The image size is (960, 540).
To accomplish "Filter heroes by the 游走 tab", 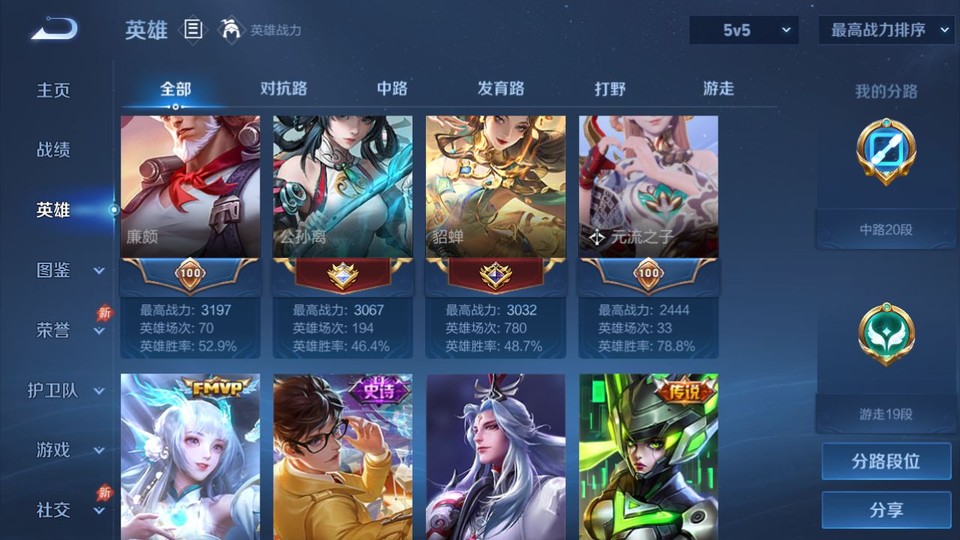I will pyautogui.click(x=718, y=89).
